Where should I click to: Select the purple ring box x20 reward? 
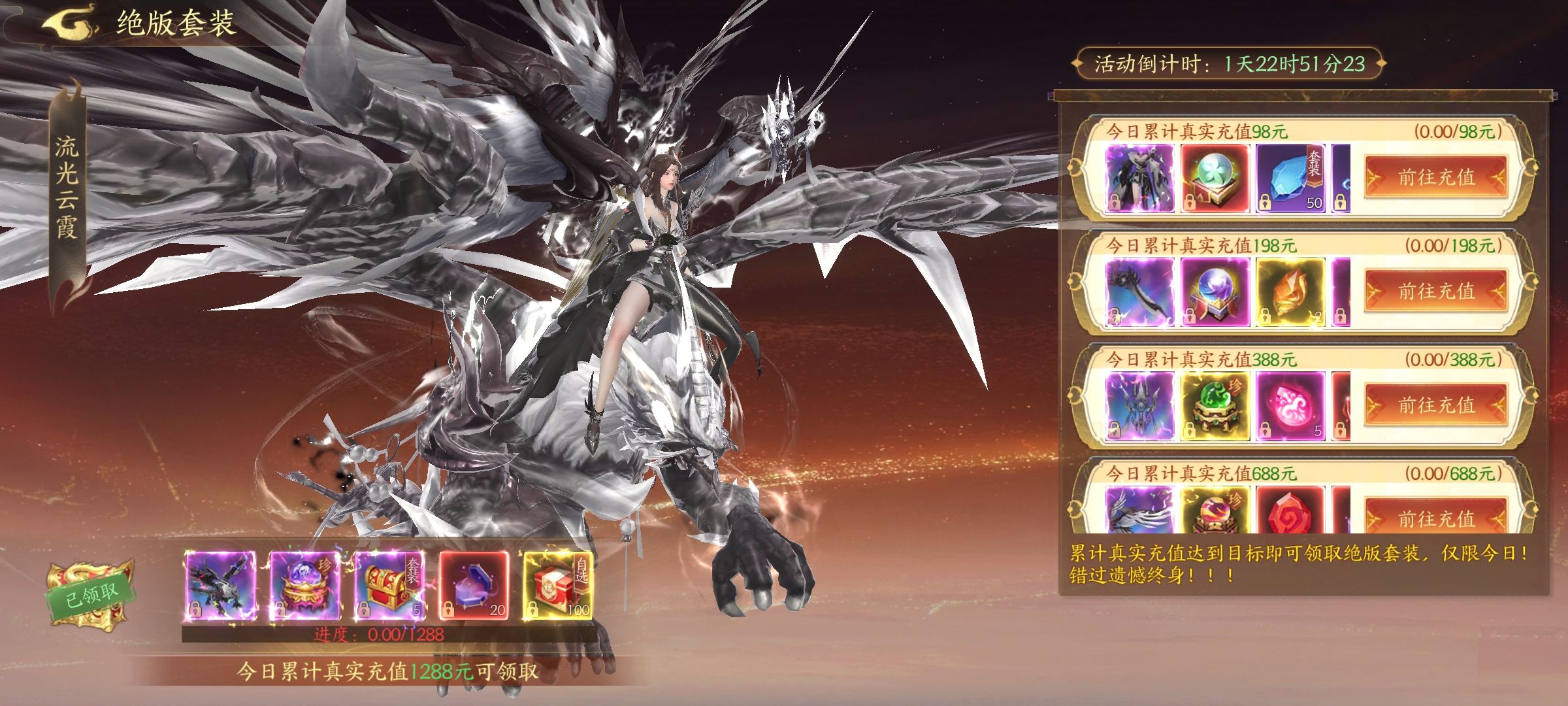tap(474, 585)
